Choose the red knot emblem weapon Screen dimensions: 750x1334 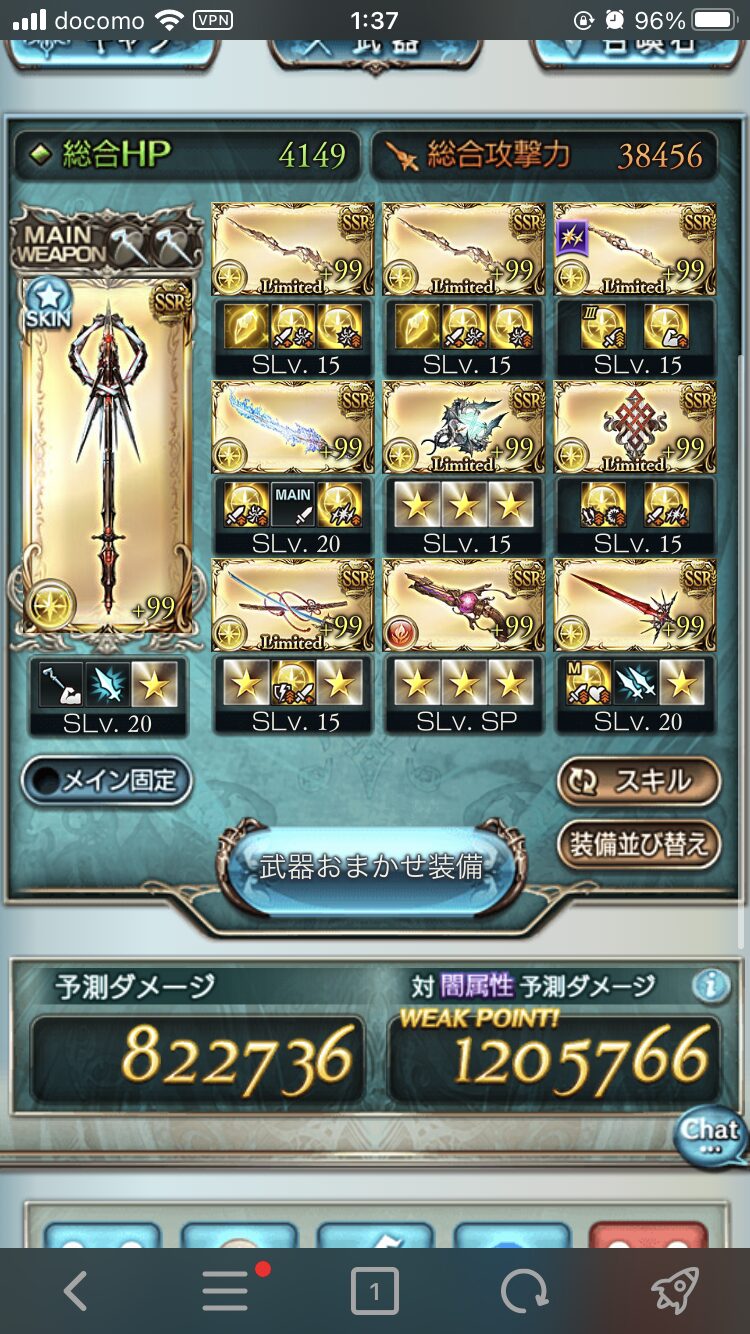(x=635, y=427)
